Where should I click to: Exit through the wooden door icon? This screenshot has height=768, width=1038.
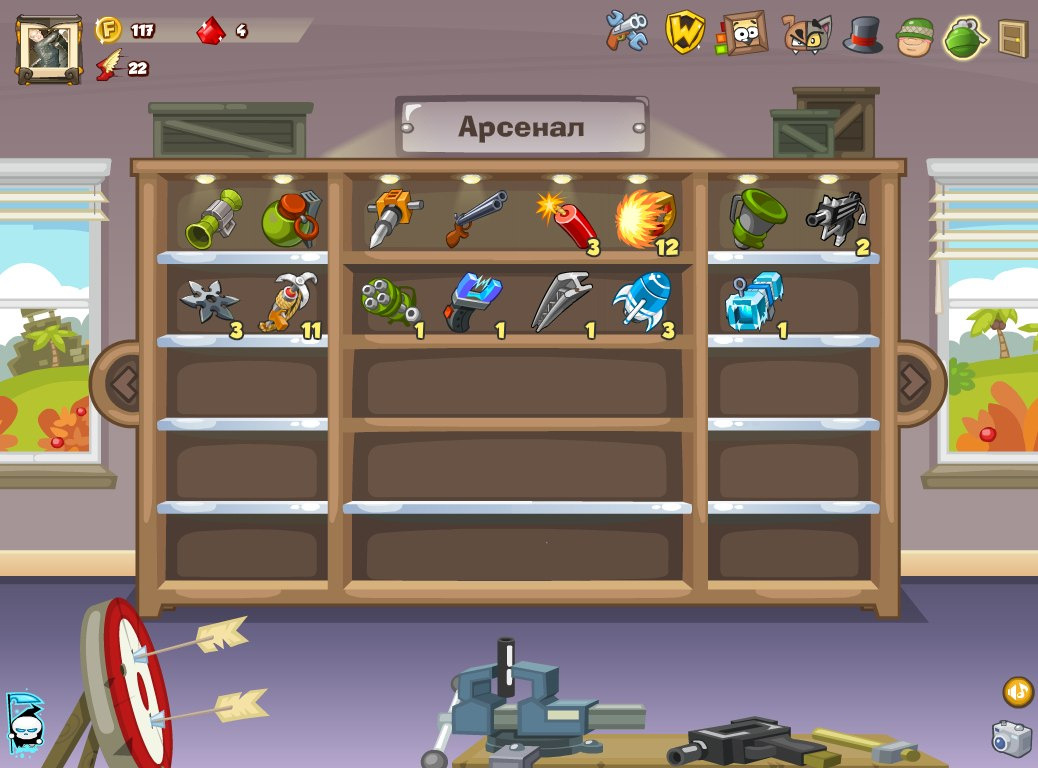tap(1012, 37)
